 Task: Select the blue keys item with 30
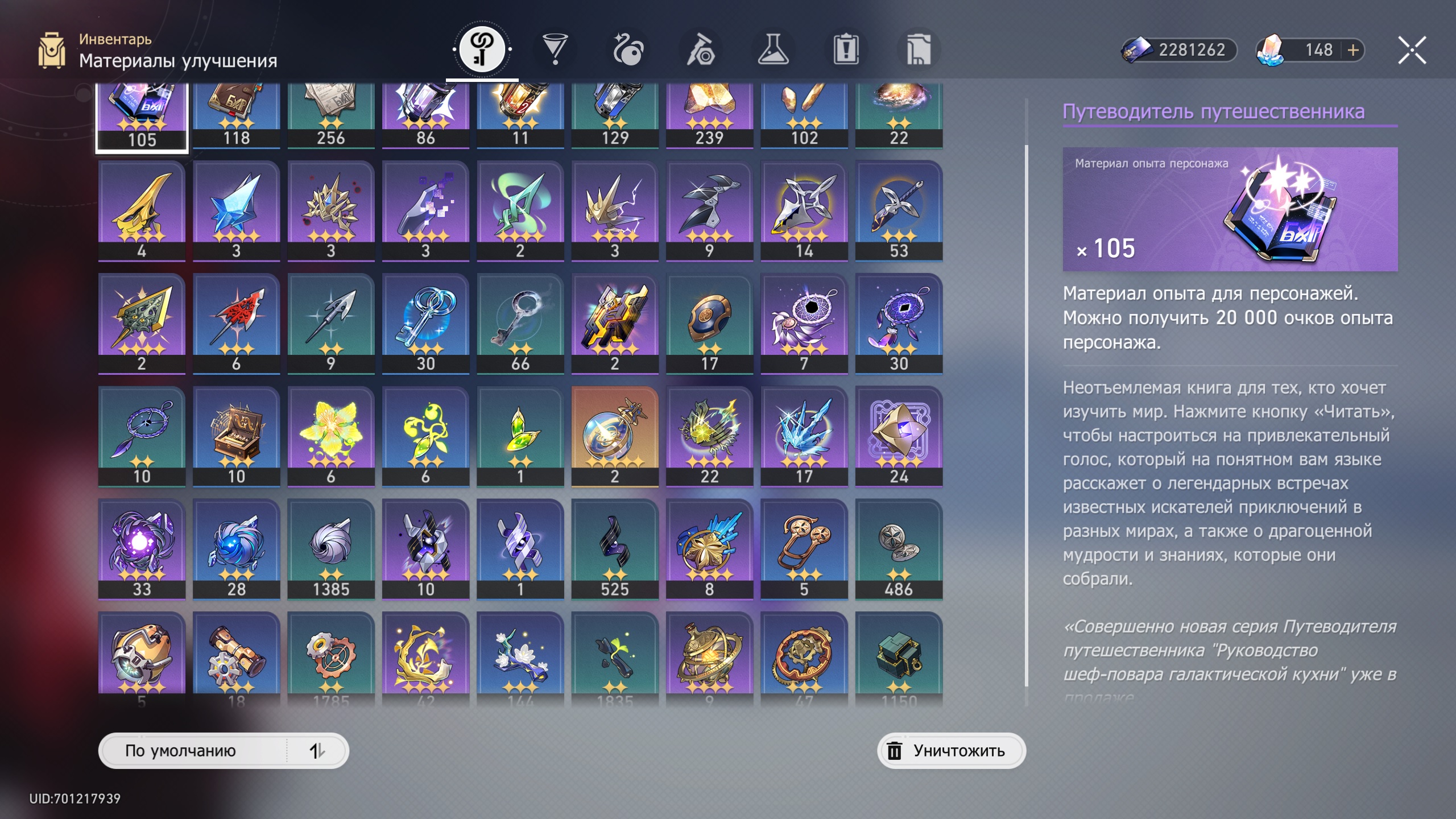425,323
